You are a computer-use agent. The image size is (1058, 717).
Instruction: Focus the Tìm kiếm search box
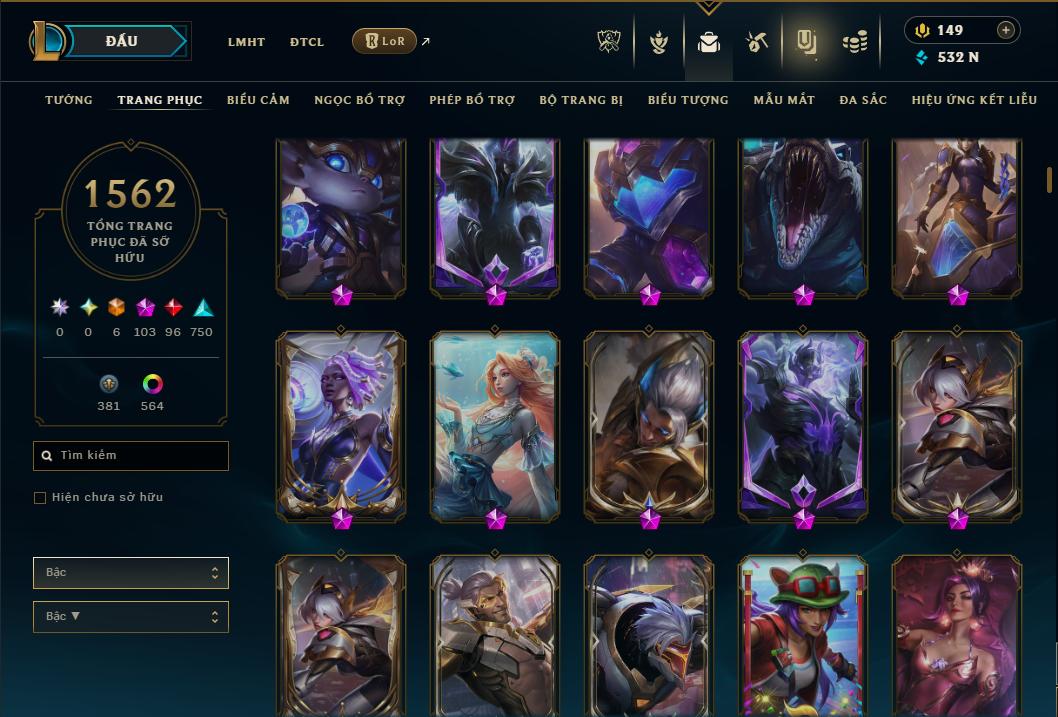pyautogui.click(x=131, y=456)
